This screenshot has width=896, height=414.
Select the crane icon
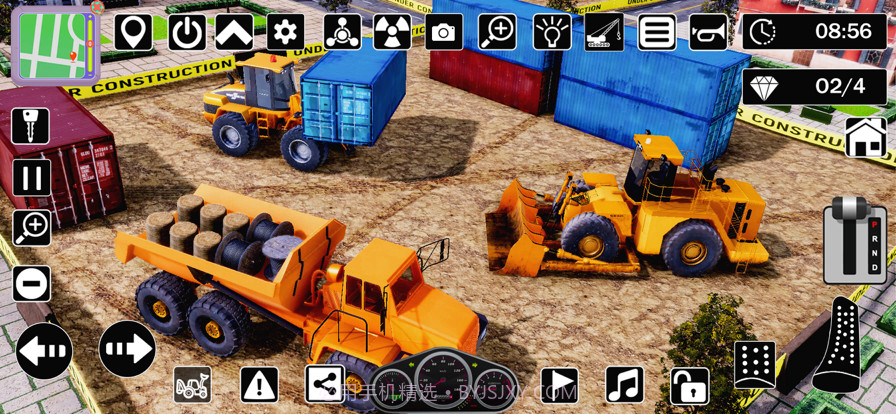(603, 32)
